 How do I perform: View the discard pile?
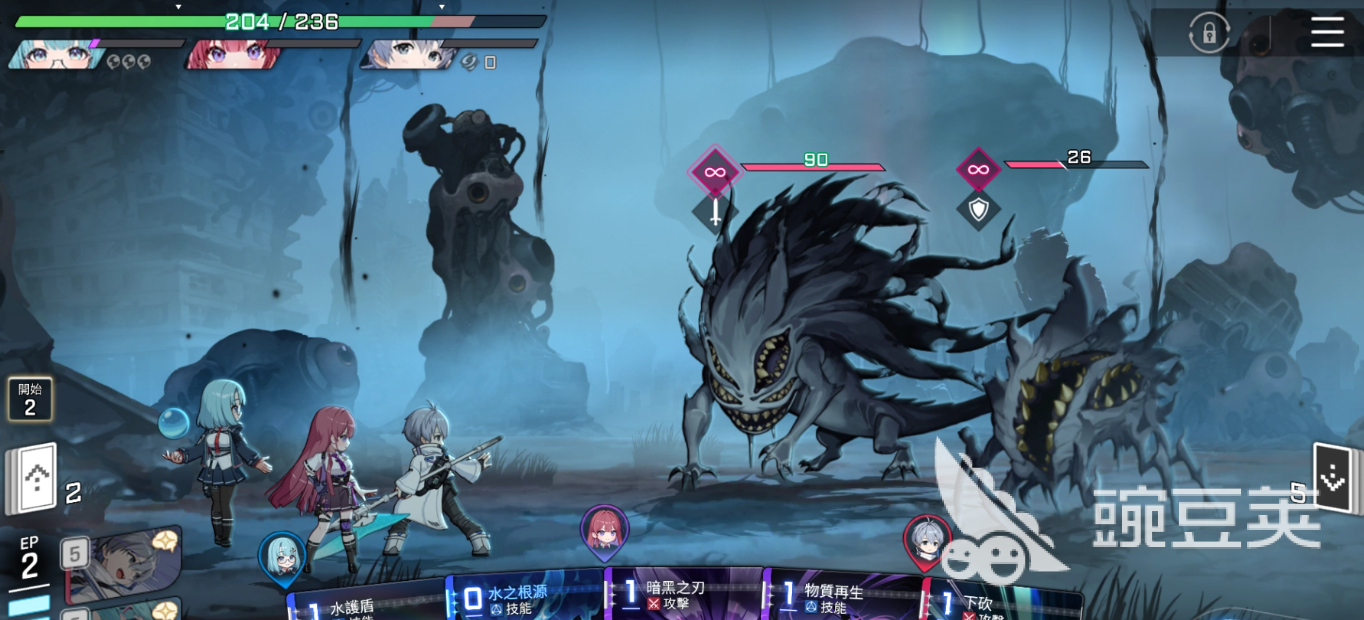1333,478
